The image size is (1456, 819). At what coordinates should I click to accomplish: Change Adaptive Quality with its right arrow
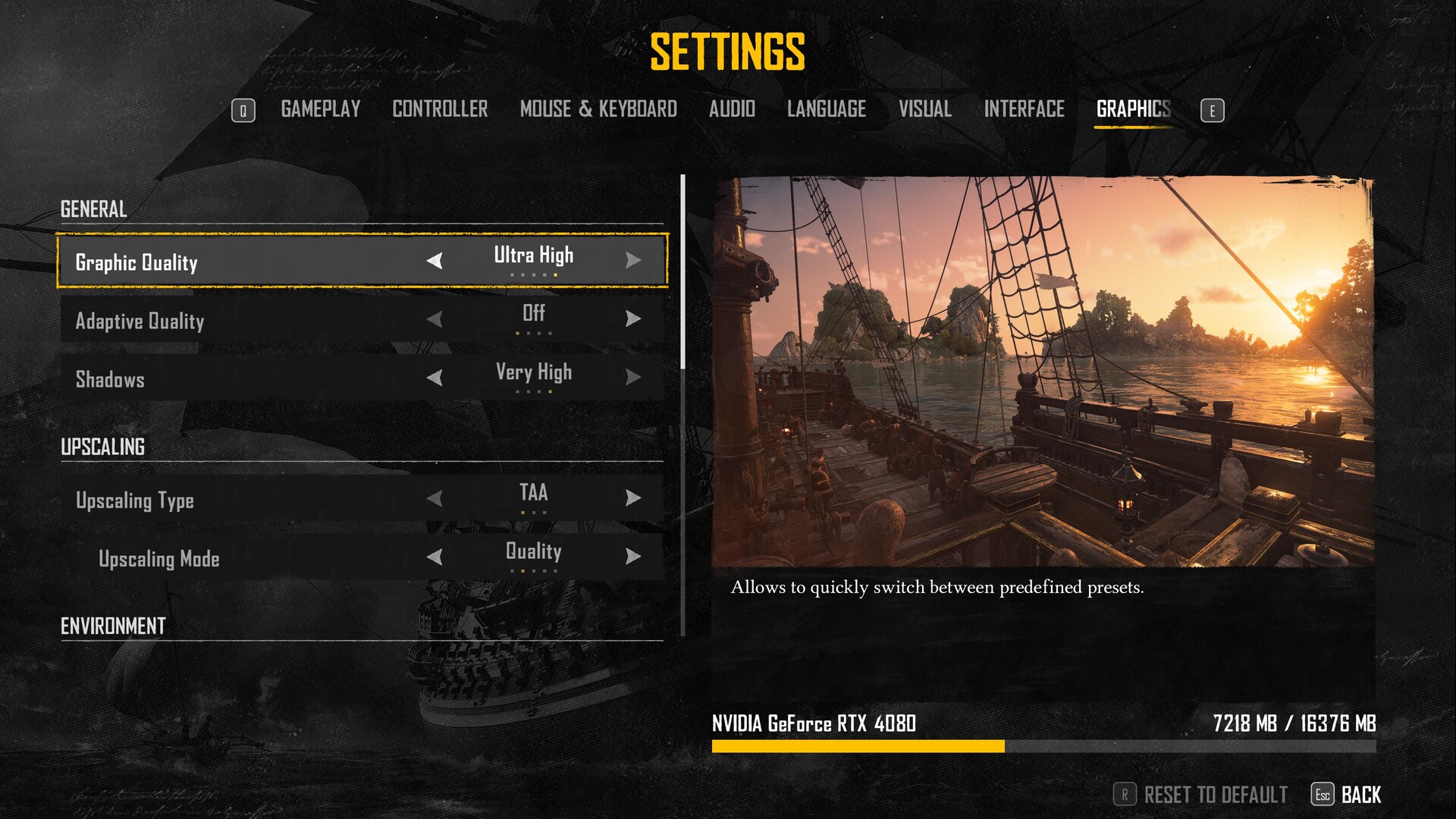(x=633, y=319)
